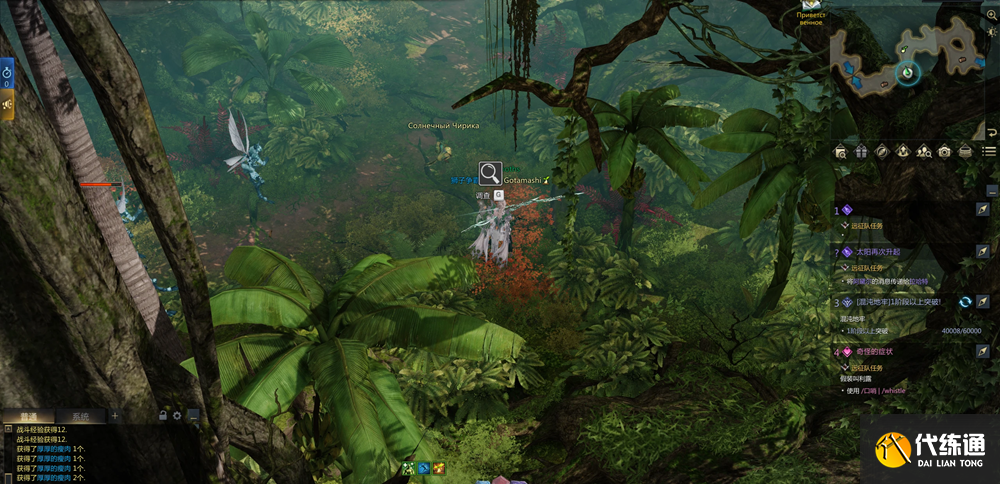Open the camera screenshot mode icon
Image resolution: width=1000 pixels, height=484 pixels.
944,152
